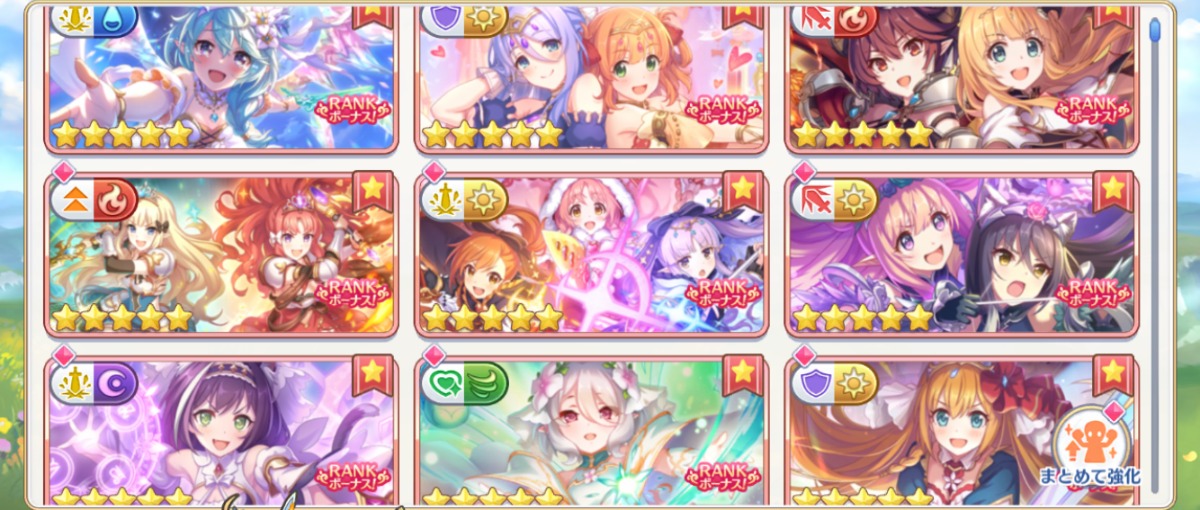This screenshot has width=1200, height=510.
Task: Click the blue scrollbar thumb
Action: point(1156,30)
